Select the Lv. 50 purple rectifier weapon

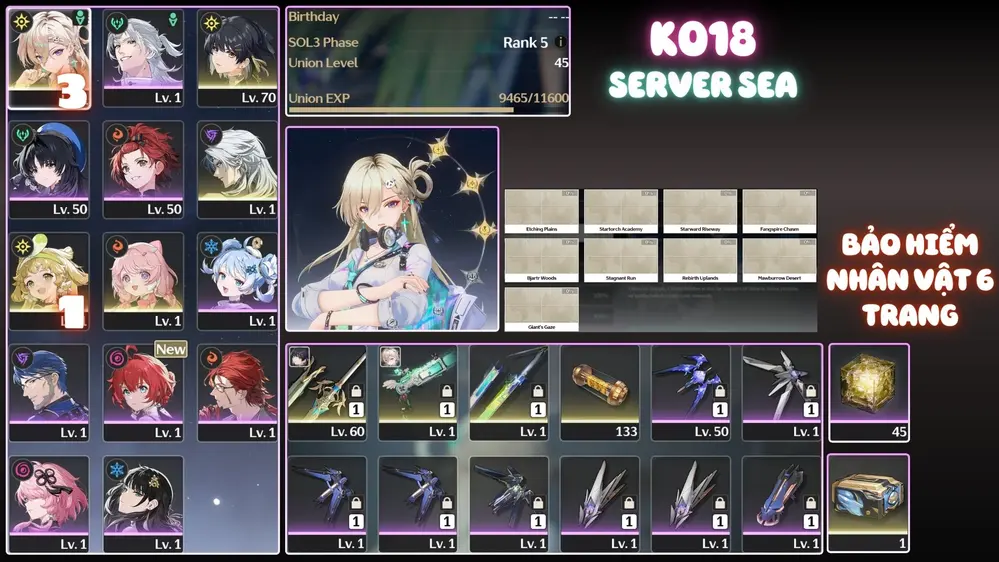(x=690, y=392)
